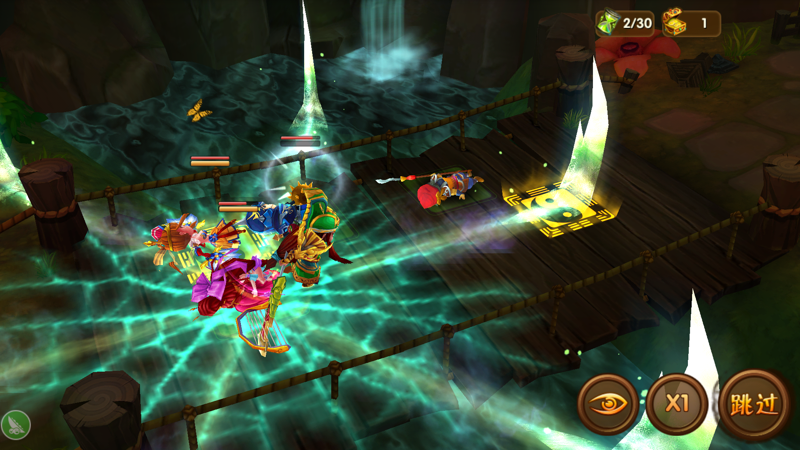Click the eye view button

coord(607,404)
